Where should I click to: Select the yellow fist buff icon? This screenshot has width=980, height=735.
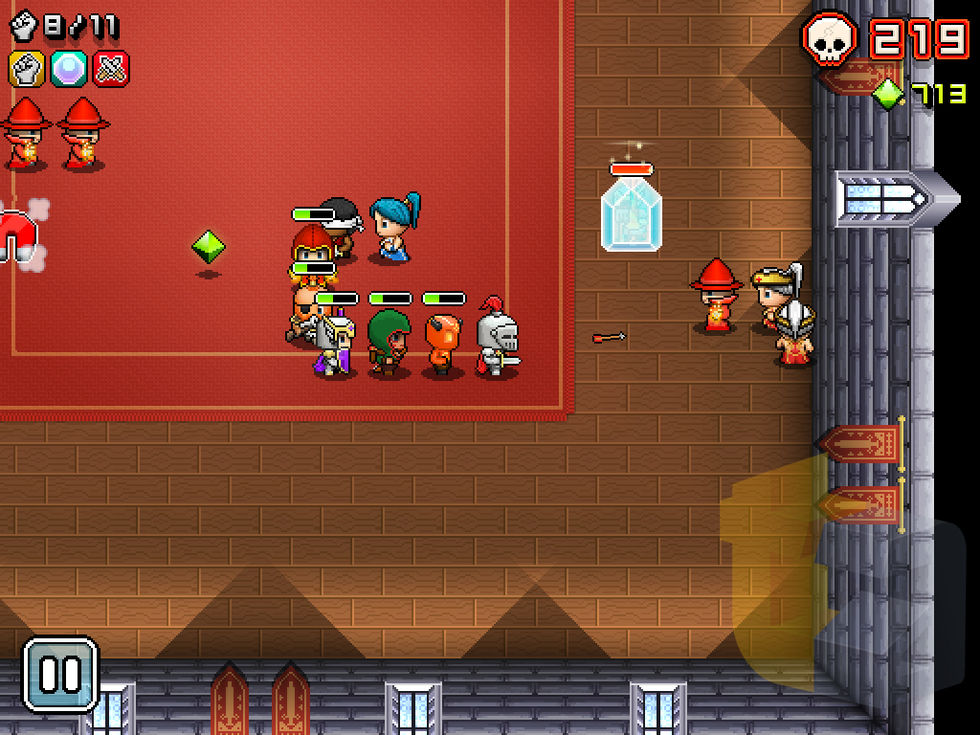click(x=26, y=68)
